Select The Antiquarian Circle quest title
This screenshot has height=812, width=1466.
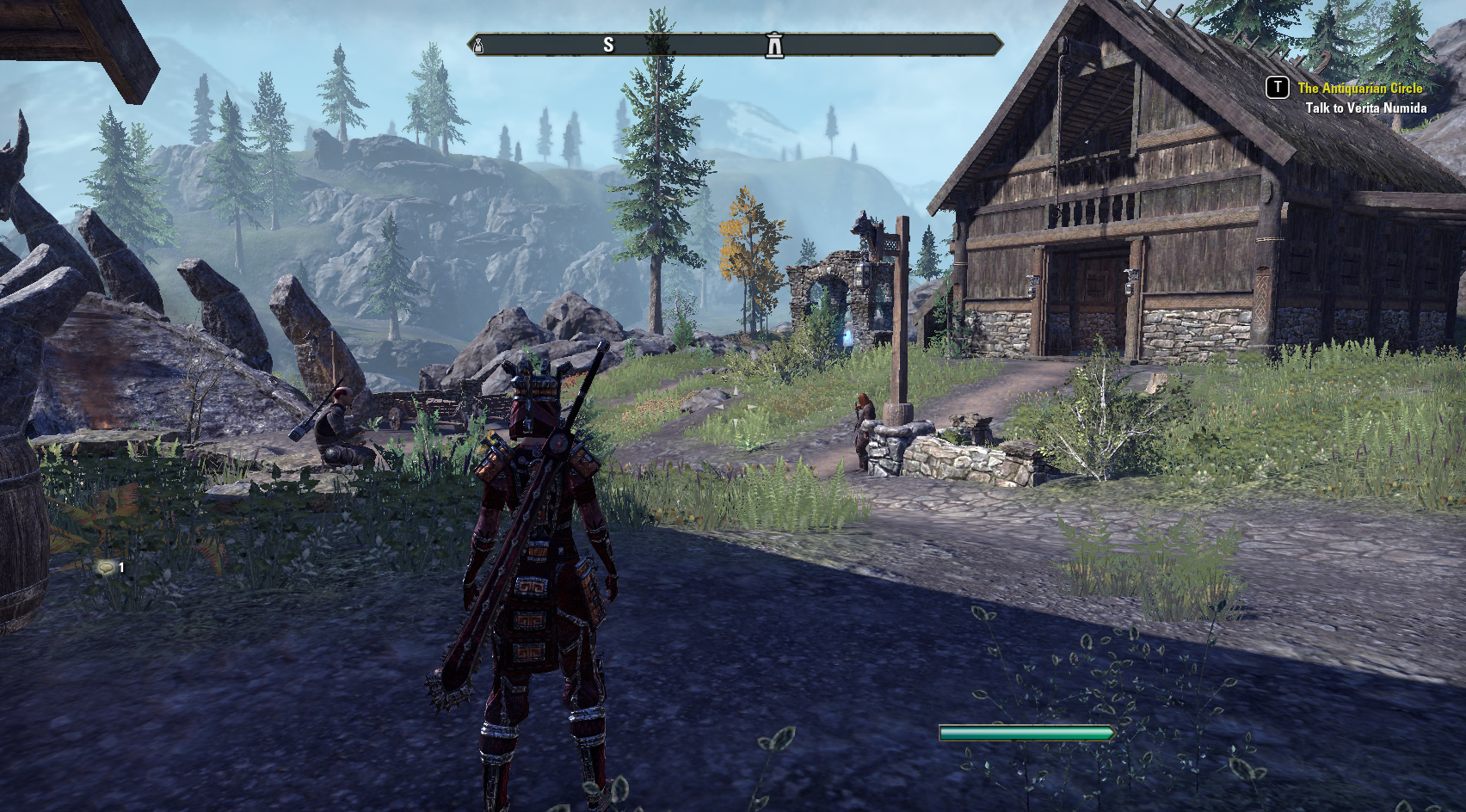1359,88
